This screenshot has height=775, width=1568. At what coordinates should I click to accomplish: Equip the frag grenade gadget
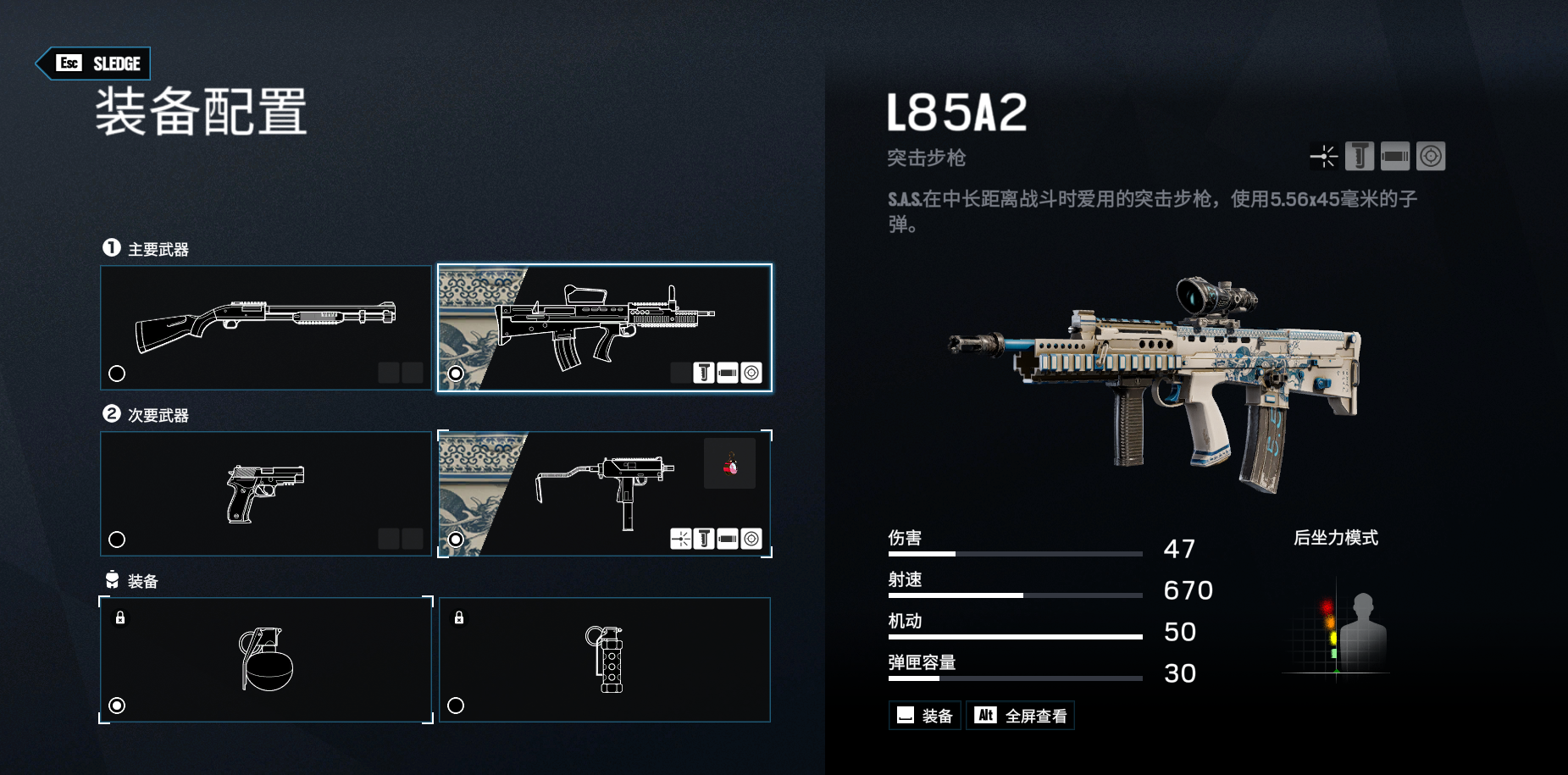(x=266, y=660)
